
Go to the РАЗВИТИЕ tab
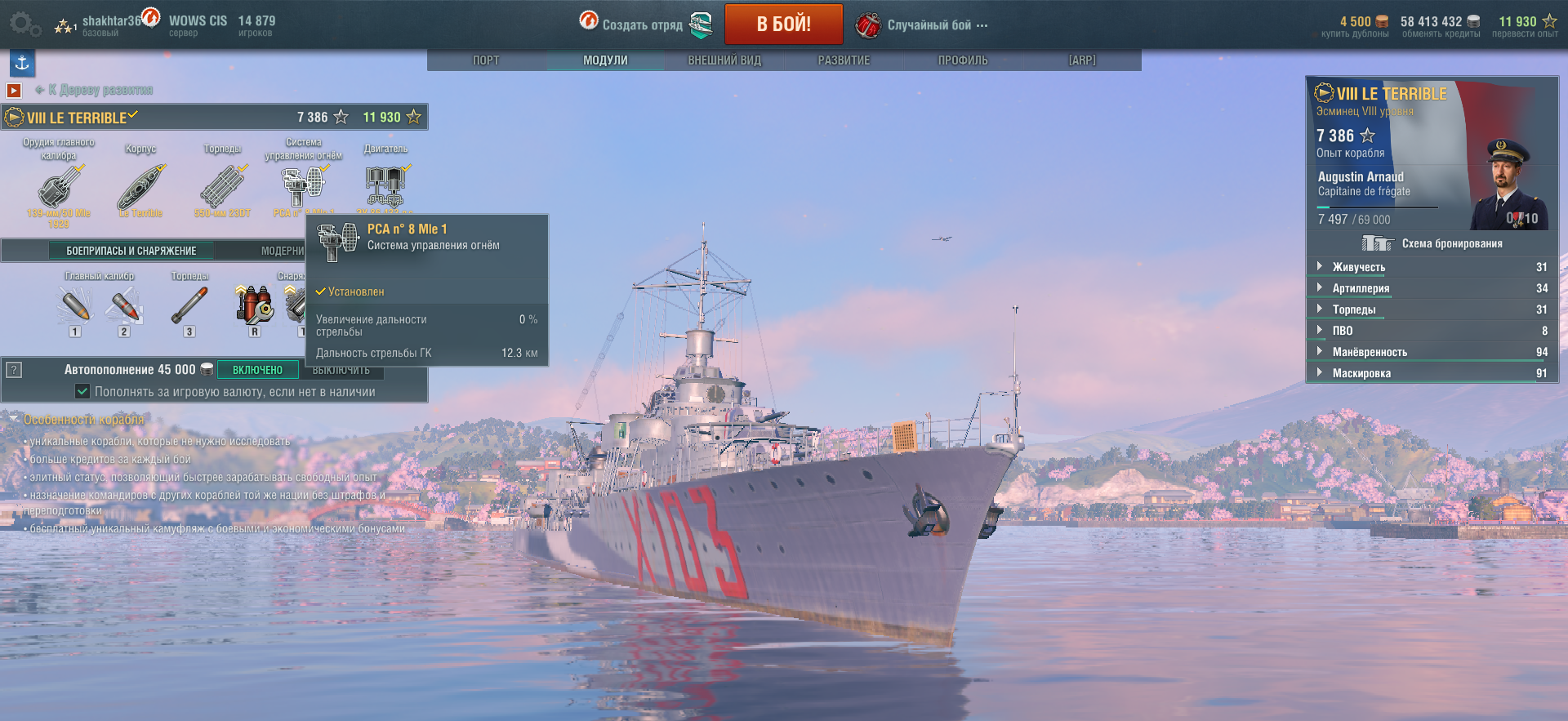pyautogui.click(x=844, y=60)
